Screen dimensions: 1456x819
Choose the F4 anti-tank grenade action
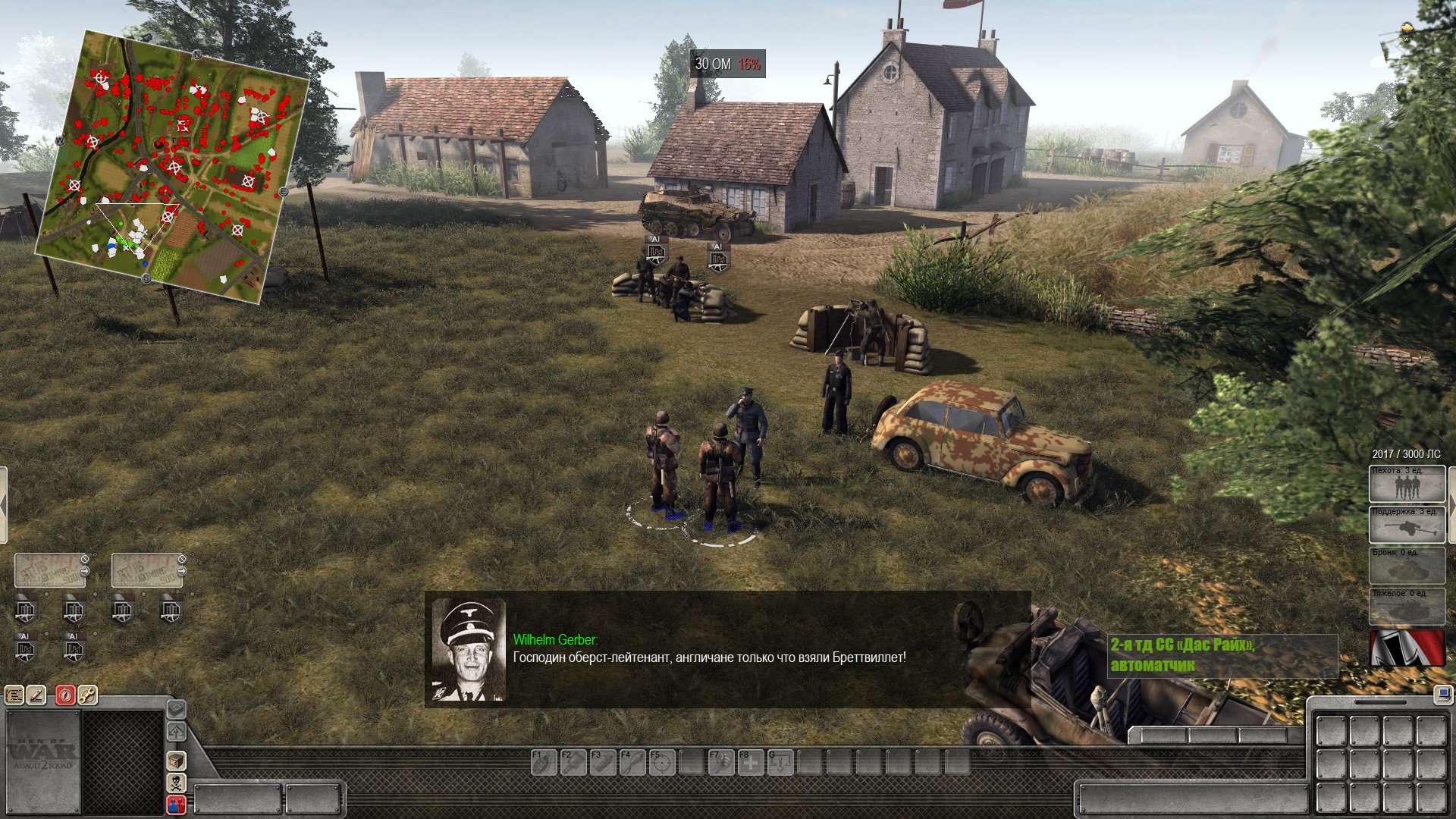tap(632, 762)
